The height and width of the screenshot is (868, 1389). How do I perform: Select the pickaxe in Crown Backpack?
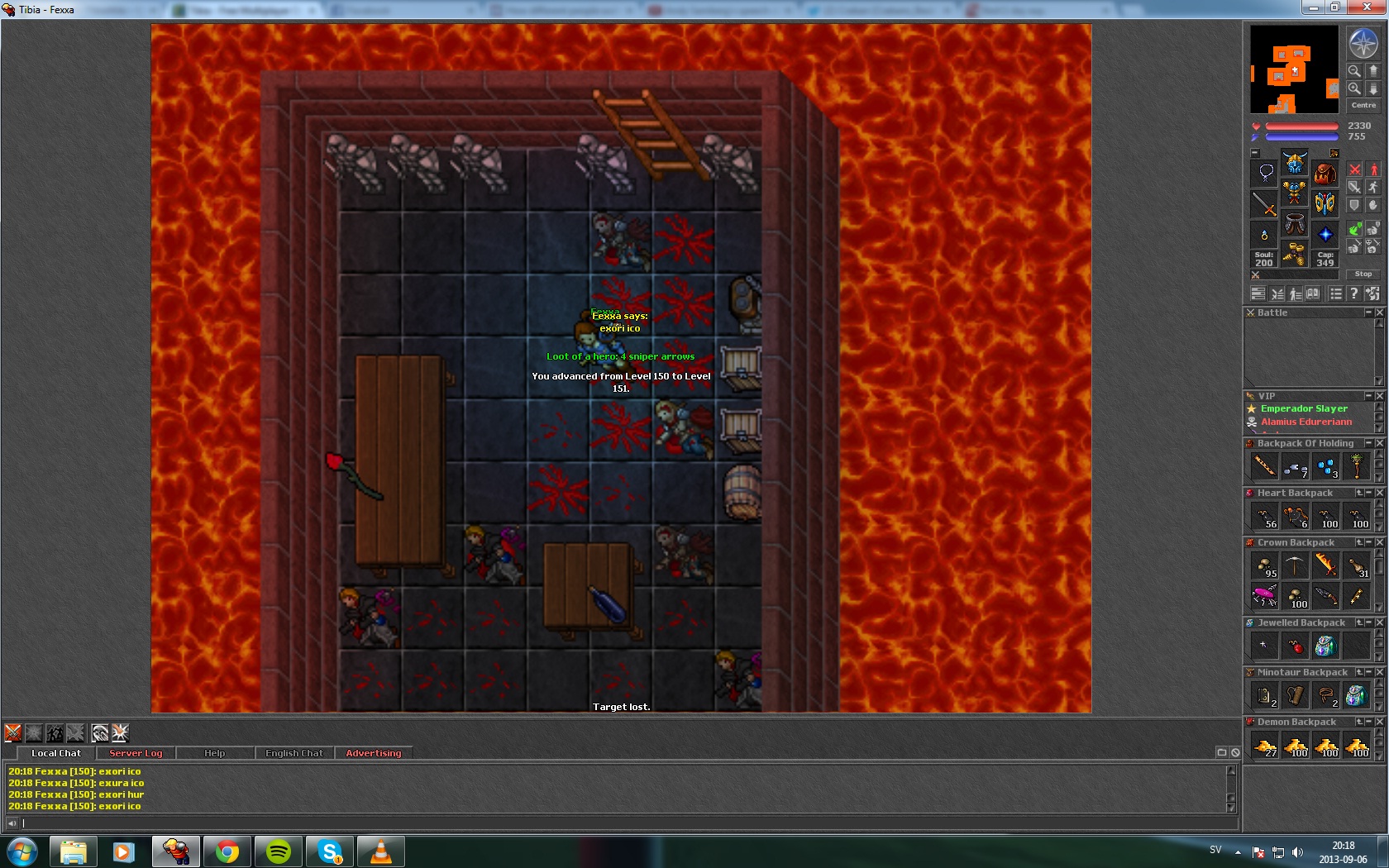tap(1295, 565)
